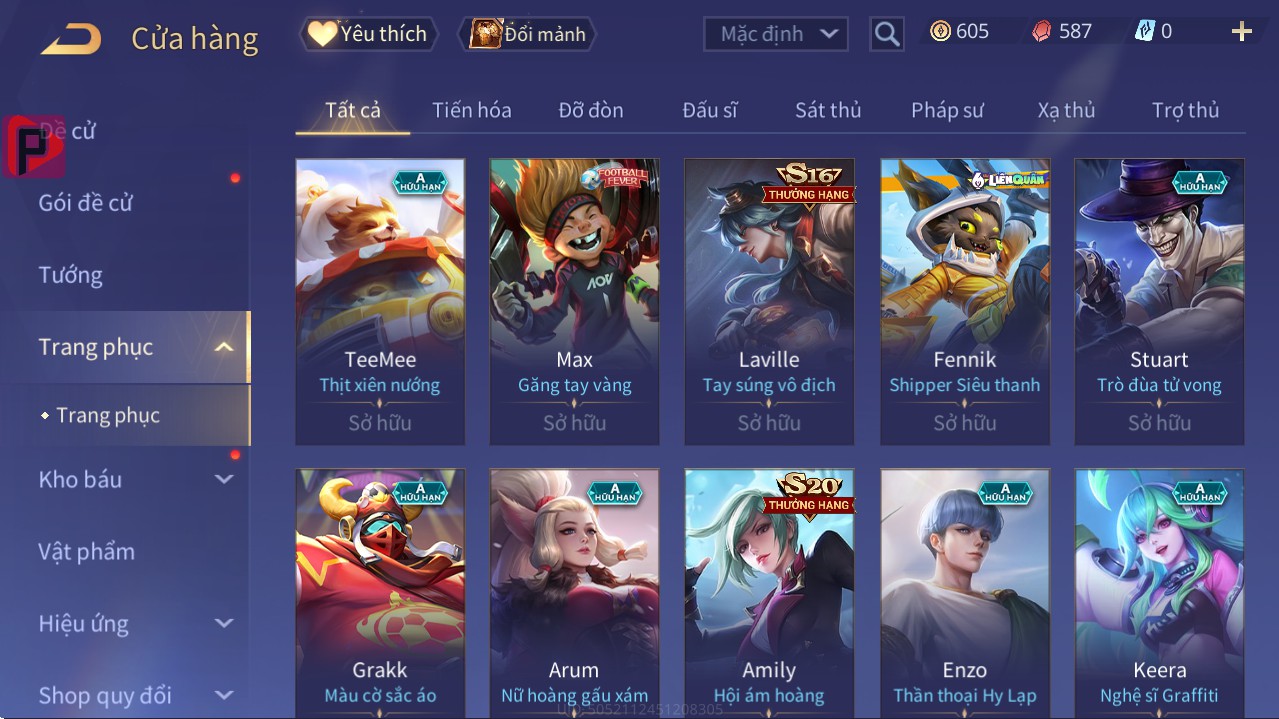Screen dimensions: 1279x719
Task: Go to the Tướng heroes section
Action: (71, 275)
